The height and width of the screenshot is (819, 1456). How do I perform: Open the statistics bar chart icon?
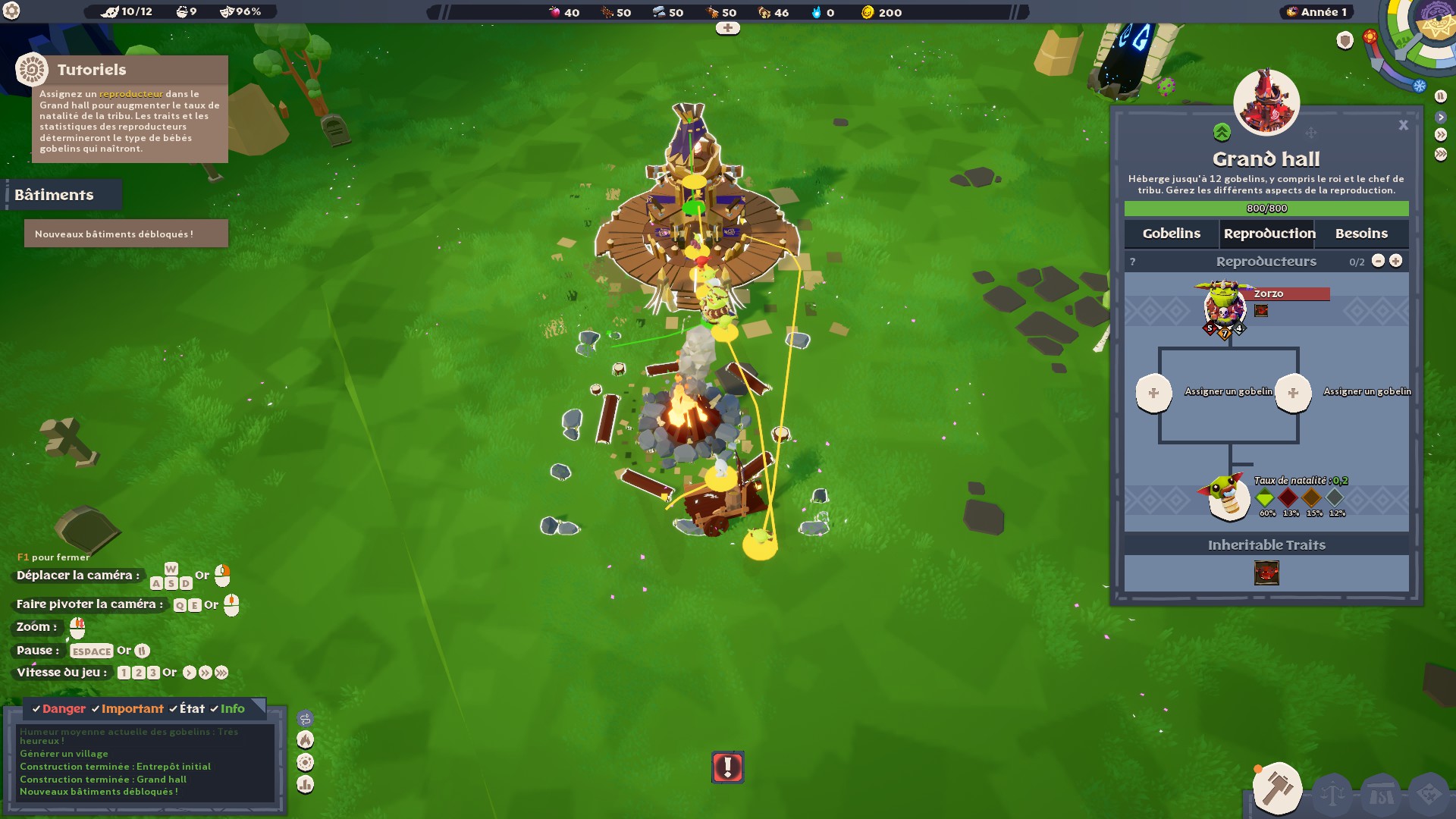coord(304,784)
